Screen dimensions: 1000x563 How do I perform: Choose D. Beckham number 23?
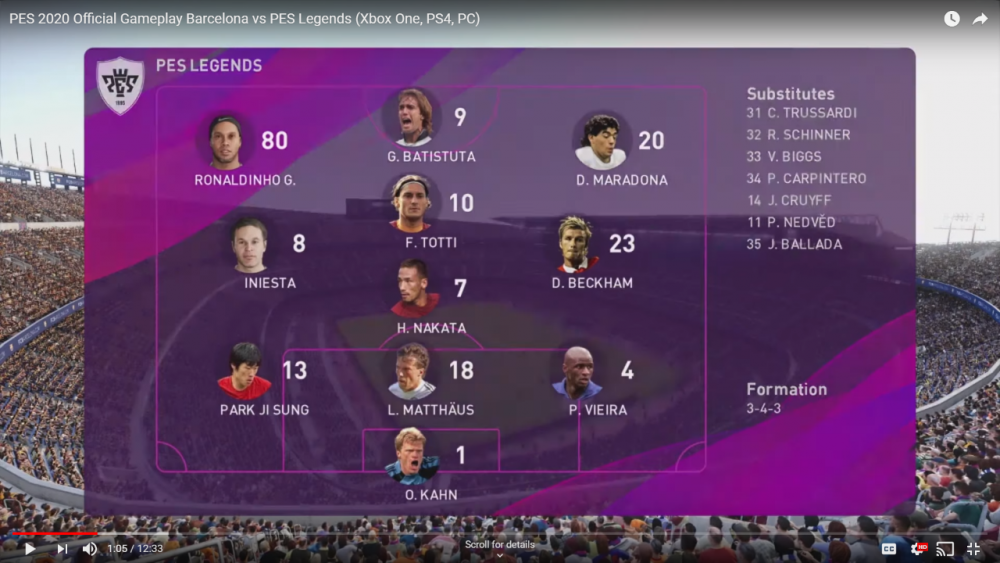point(577,244)
